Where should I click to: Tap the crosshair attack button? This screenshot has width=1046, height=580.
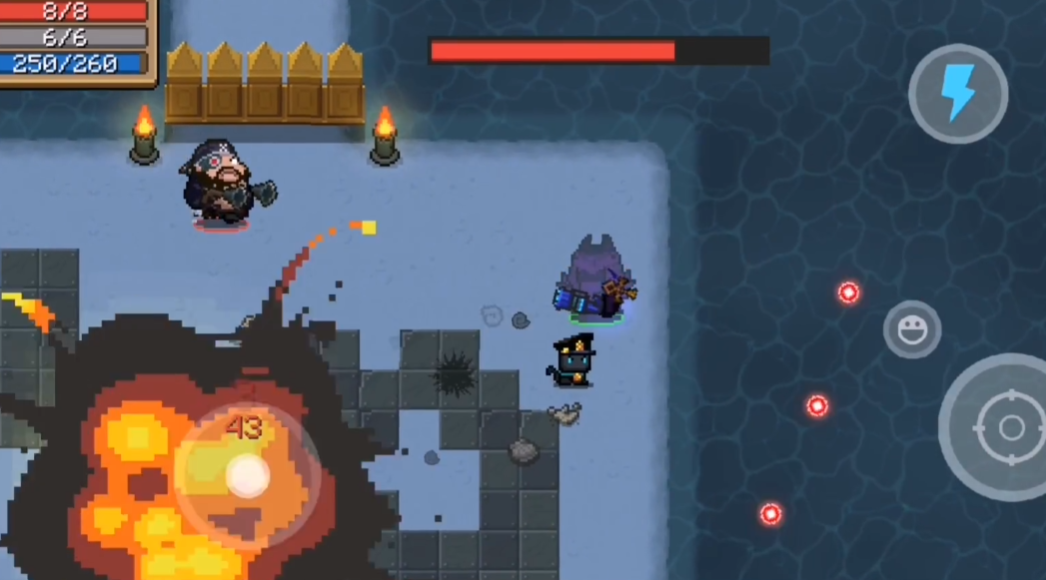[1008, 428]
